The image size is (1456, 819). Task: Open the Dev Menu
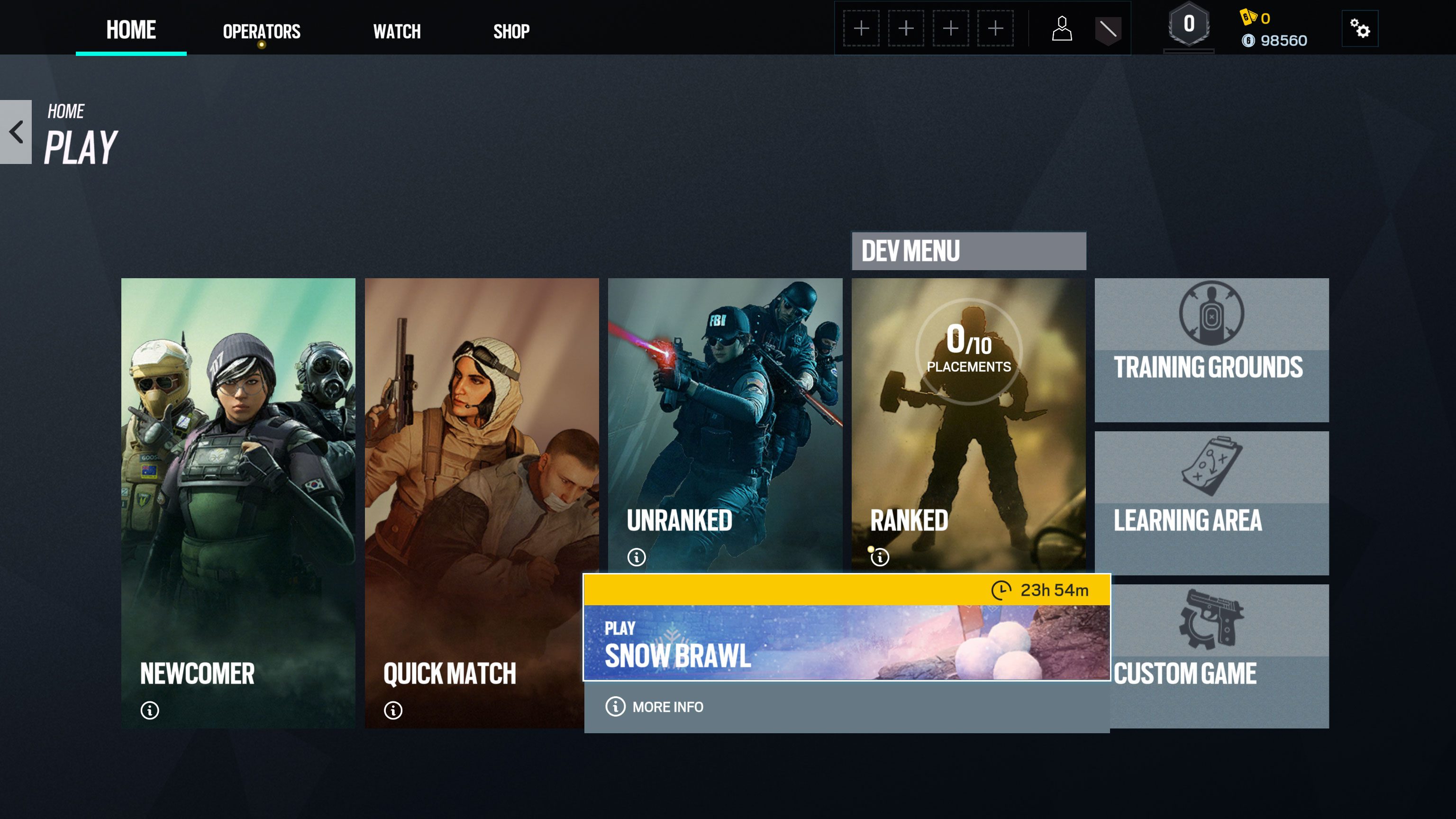(968, 251)
